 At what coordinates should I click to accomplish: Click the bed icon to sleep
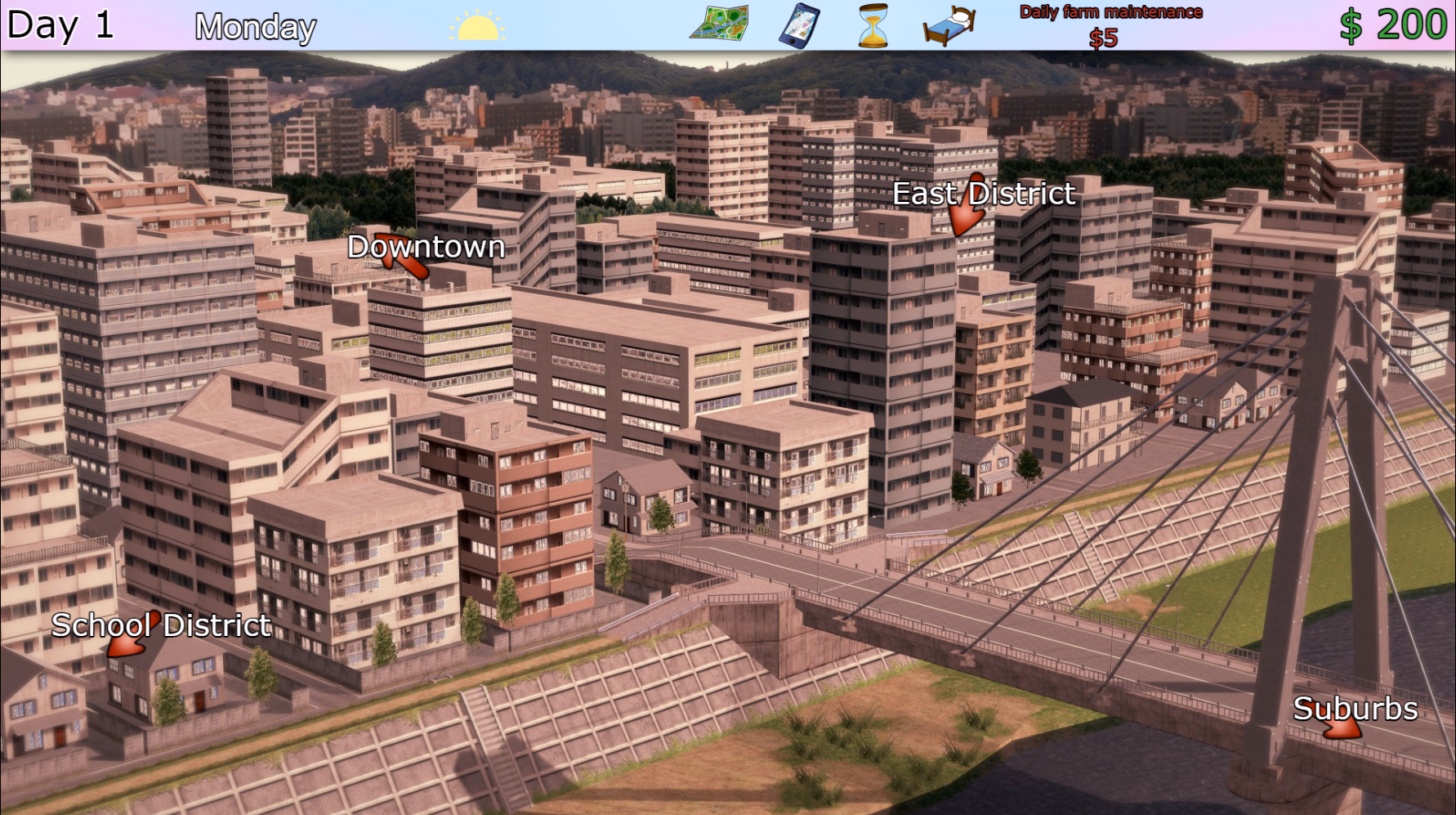point(948,25)
